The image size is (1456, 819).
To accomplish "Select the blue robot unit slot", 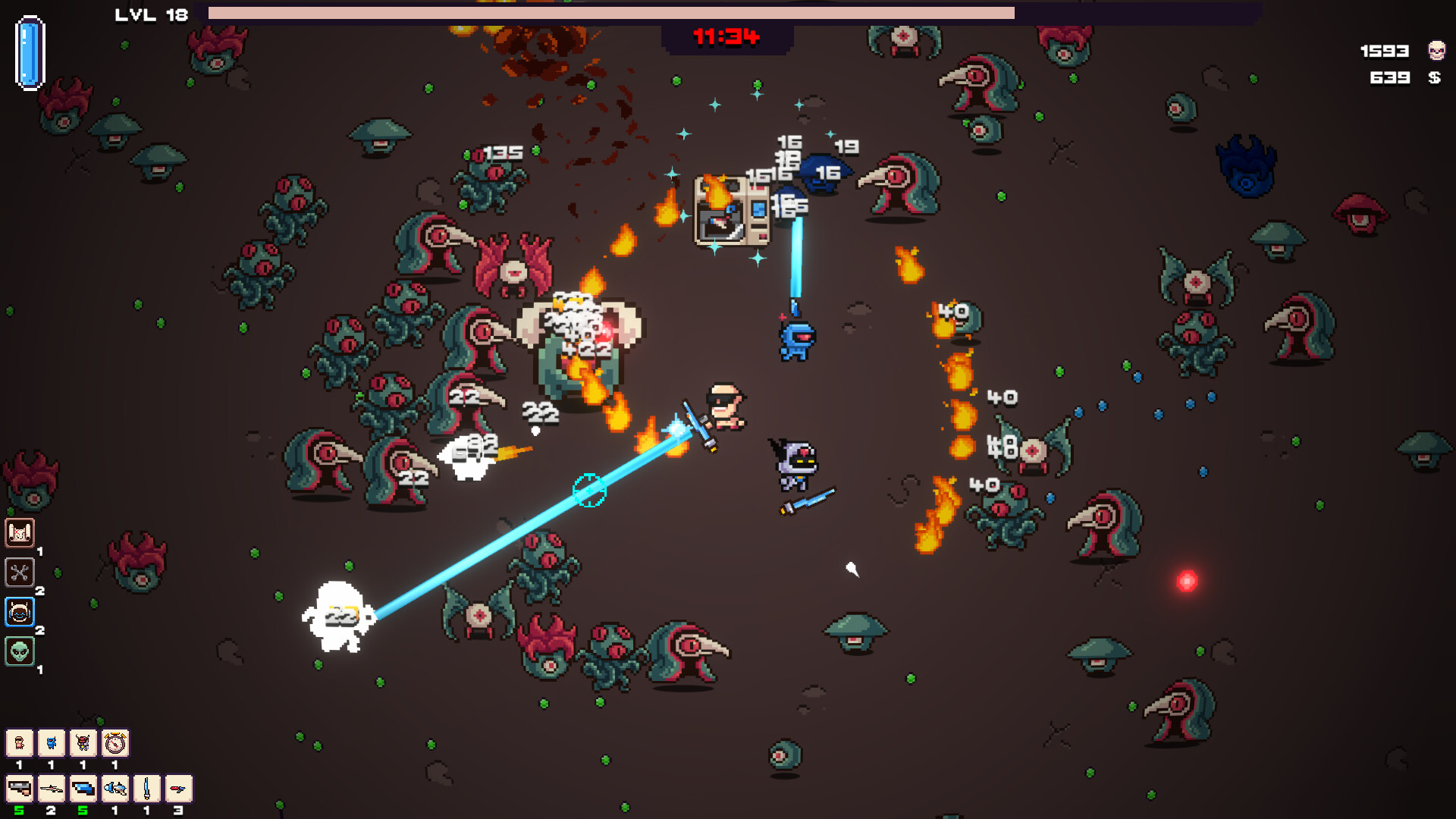I will [x=52, y=743].
